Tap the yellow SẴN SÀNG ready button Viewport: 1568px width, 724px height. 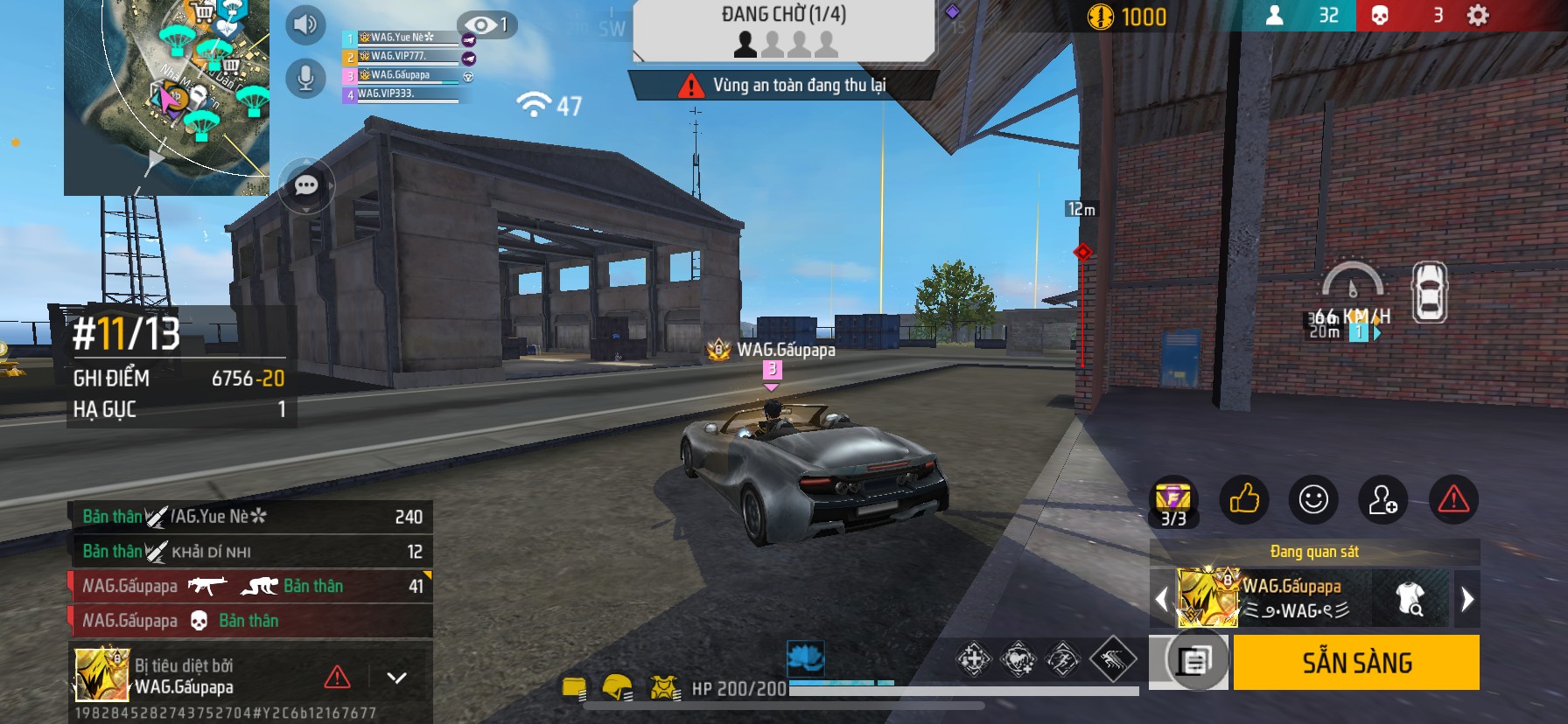tap(1356, 663)
